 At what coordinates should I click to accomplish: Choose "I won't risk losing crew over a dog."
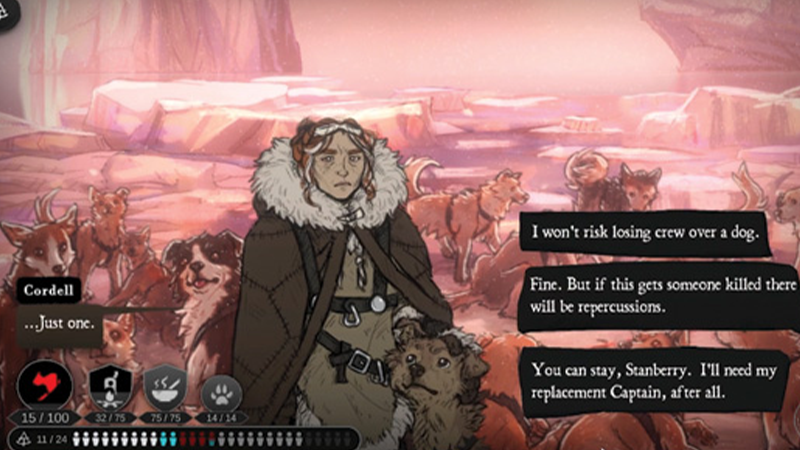pyautogui.click(x=645, y=235)
